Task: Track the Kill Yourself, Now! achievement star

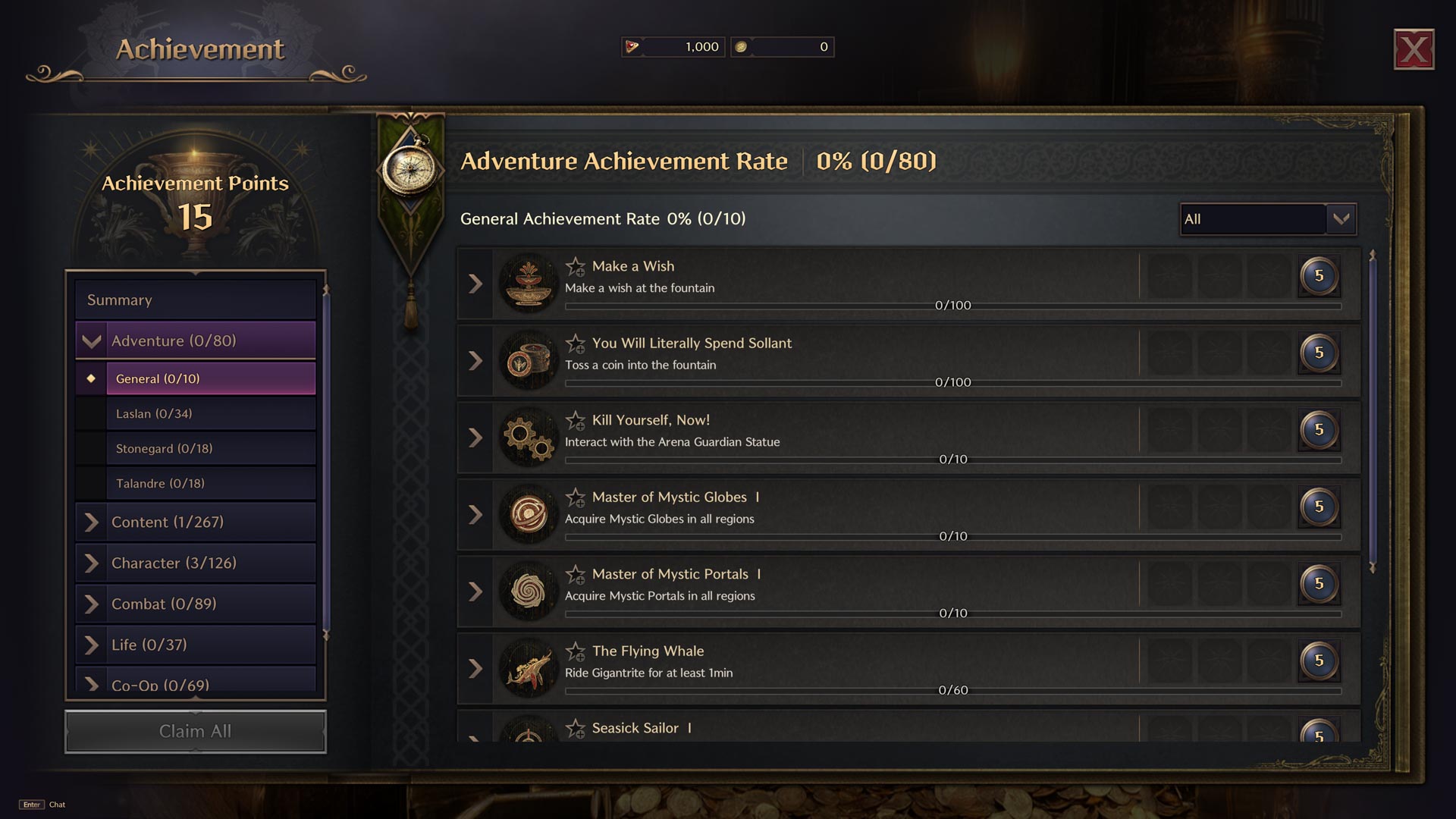Action: coord(576,420)
